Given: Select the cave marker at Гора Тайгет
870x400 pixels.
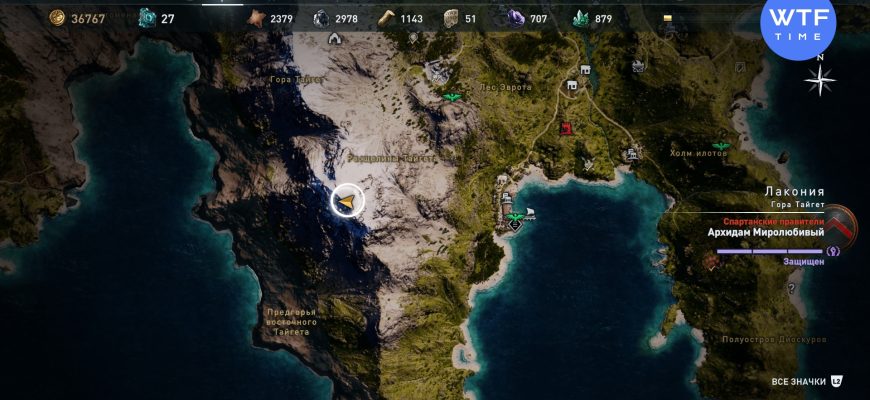Looking at the screenshot, I should 333,39.
